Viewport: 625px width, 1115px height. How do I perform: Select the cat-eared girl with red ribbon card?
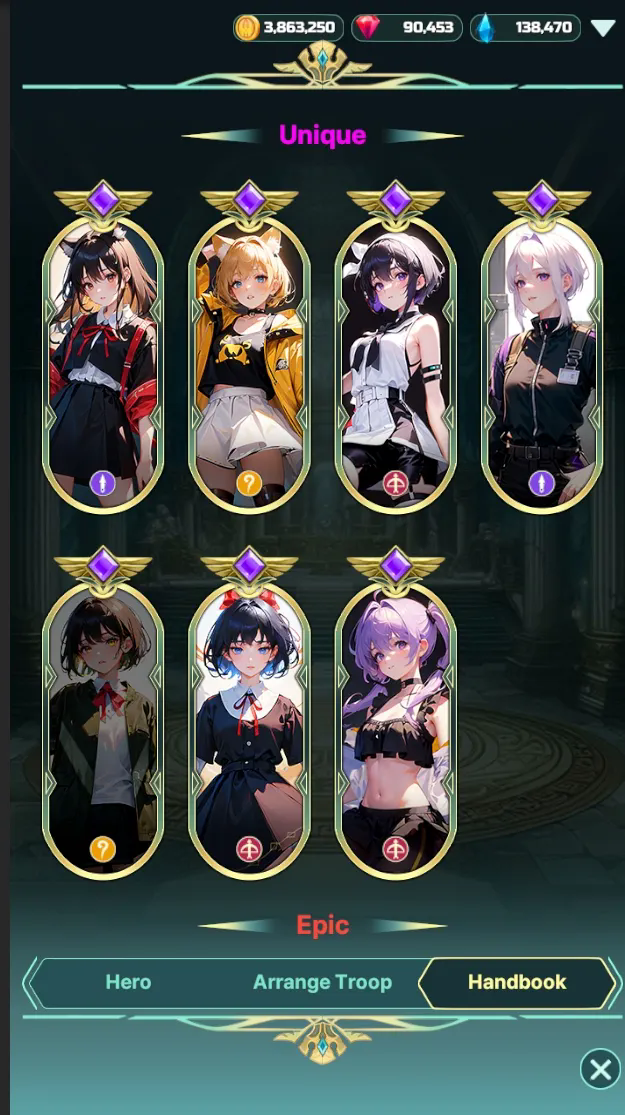(103, 365)
